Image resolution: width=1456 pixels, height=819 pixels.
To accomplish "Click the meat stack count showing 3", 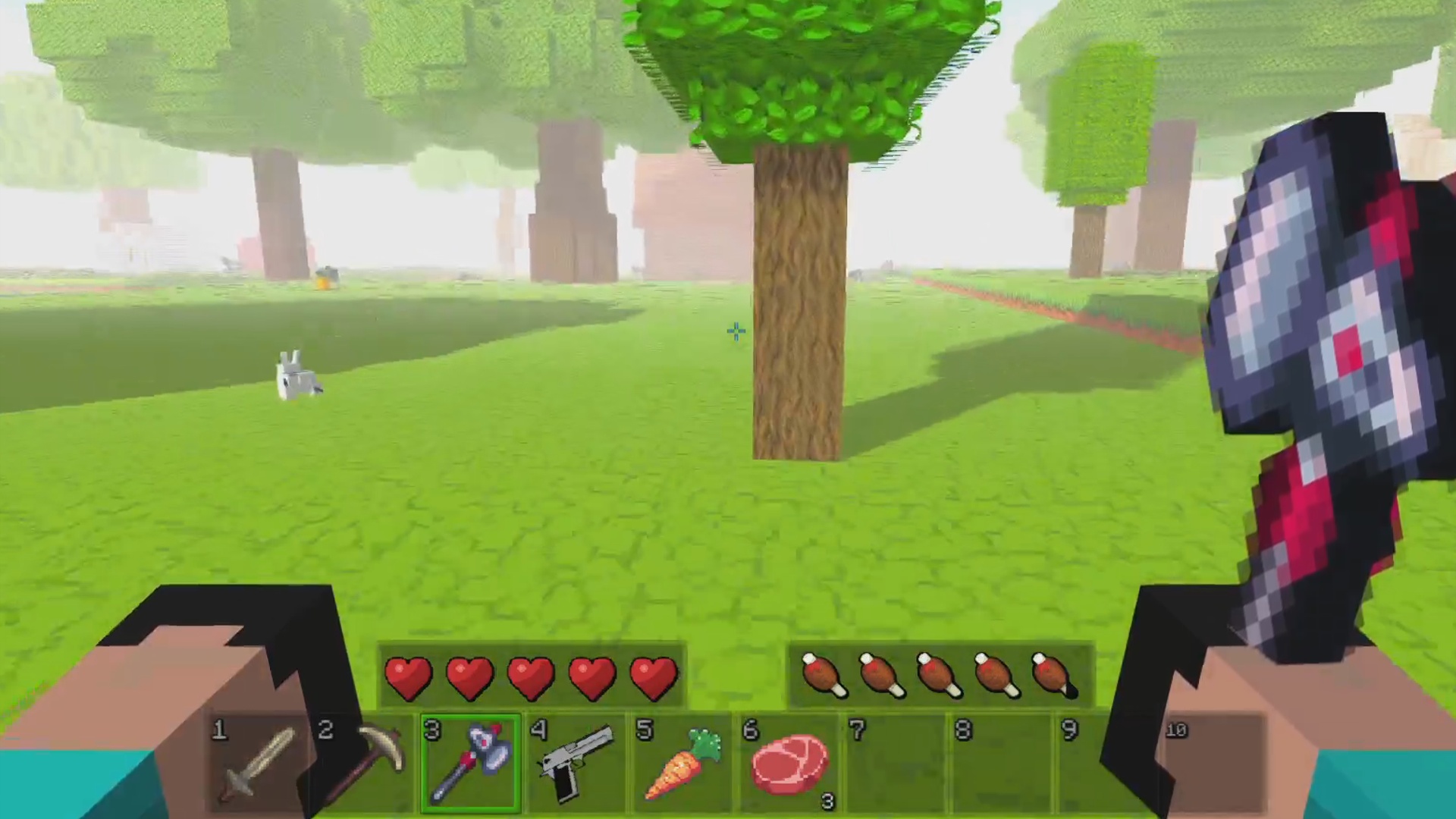I will (x=828, y=802).
